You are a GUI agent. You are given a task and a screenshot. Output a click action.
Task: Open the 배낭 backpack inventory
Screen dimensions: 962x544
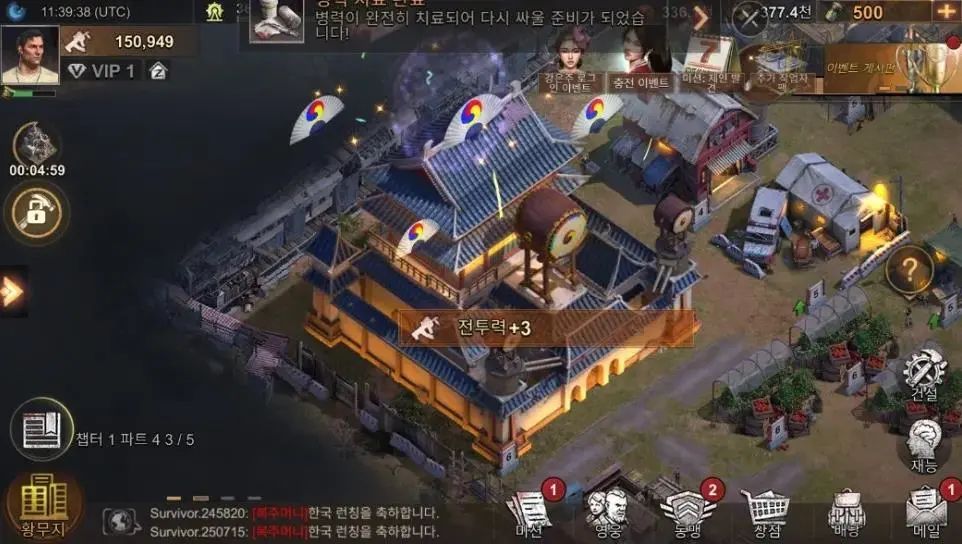coord(846,512)
